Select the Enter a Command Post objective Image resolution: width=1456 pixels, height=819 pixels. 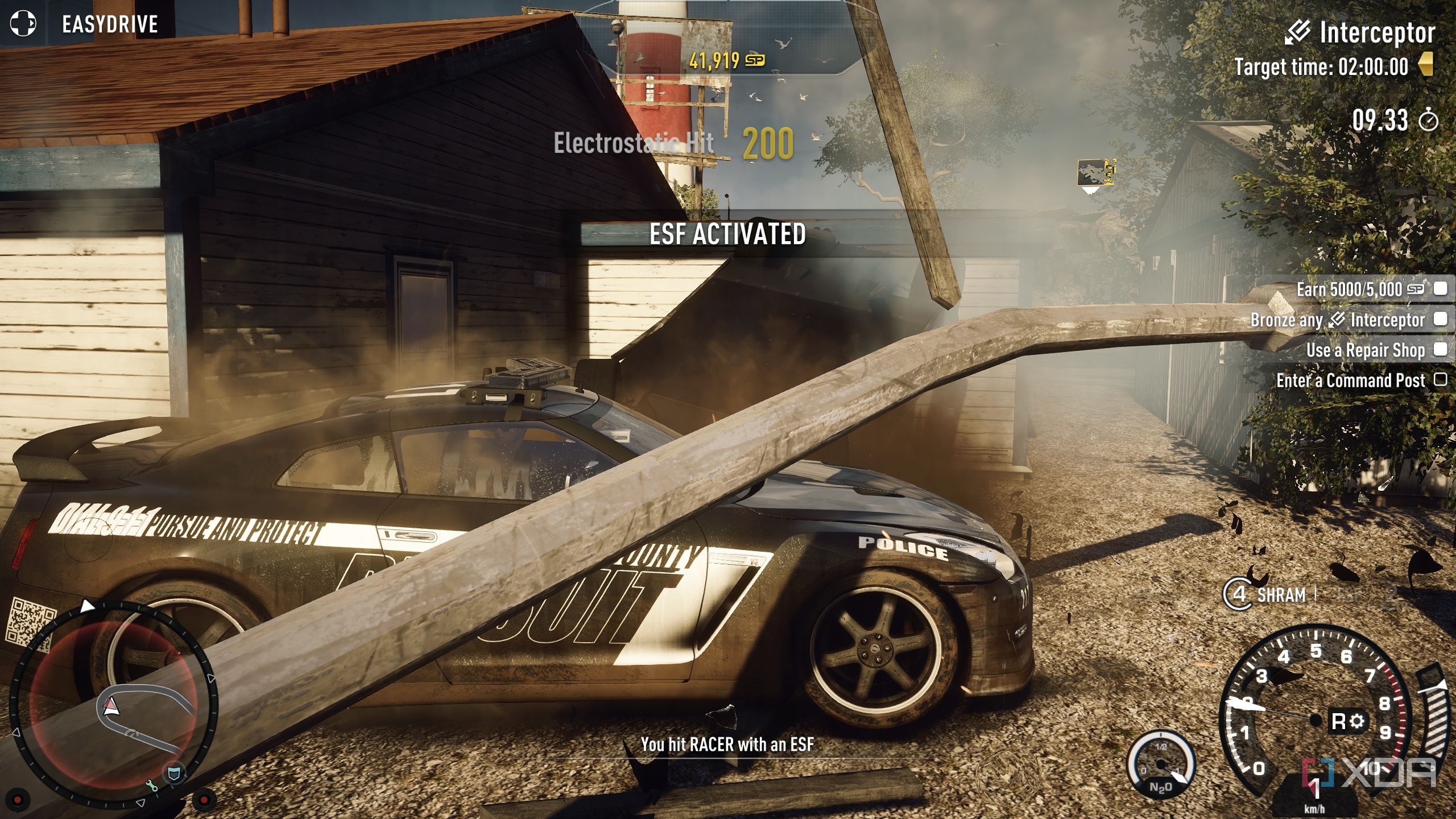(x=1351, y=380)
